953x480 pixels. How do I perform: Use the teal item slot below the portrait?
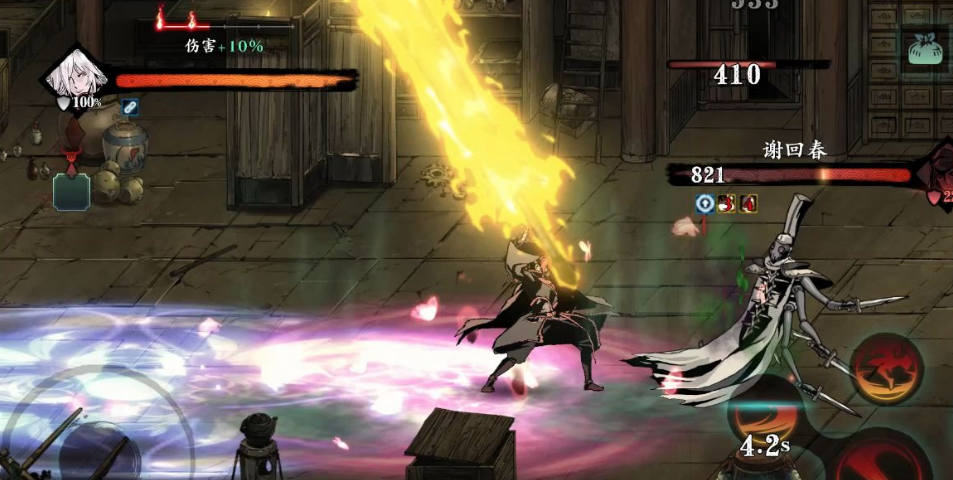pos(71,190)
